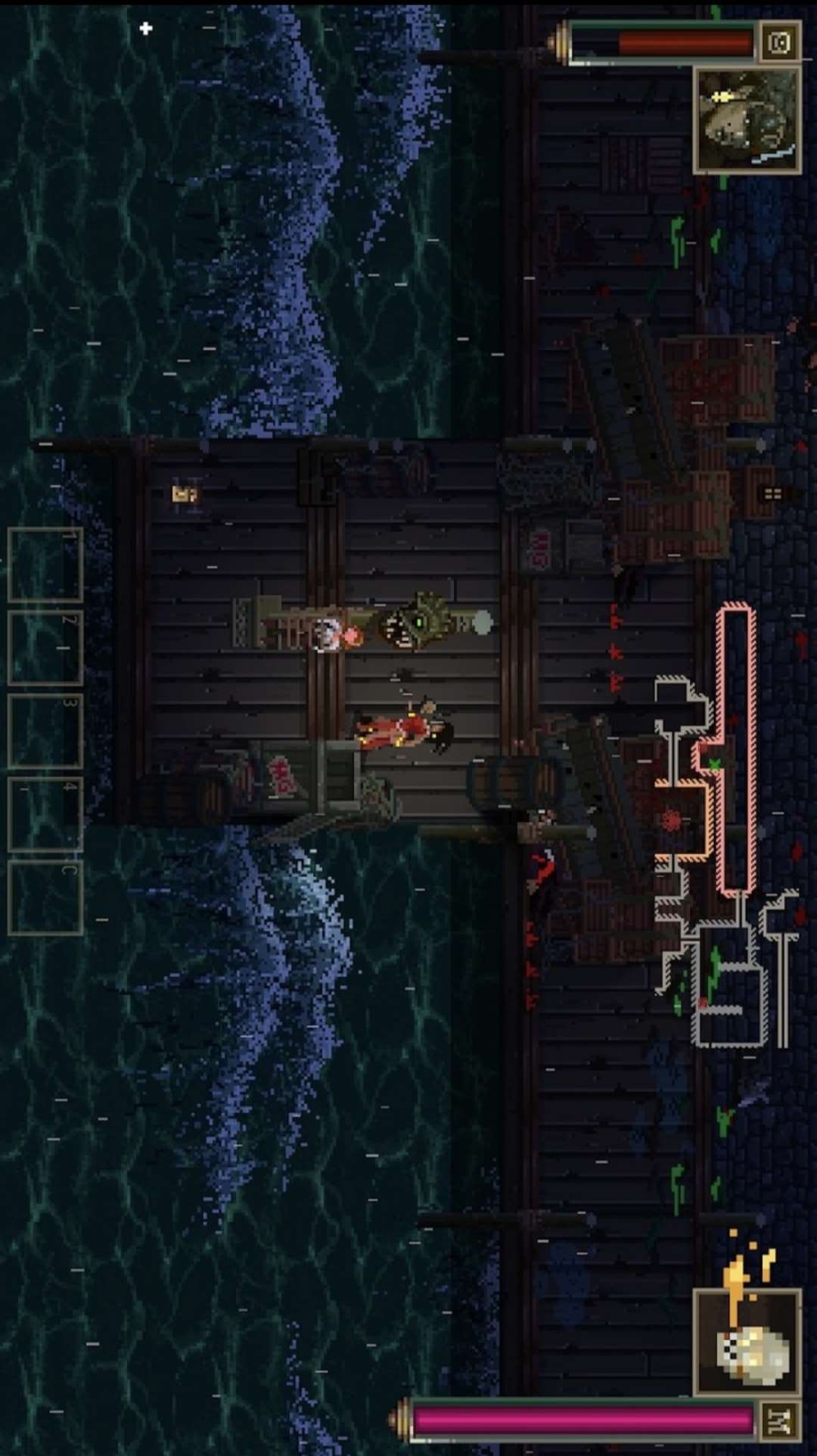Click the icon beside the pink mana bar
The height and width of the screenshot is (1456, 817).
(x=778, y=1421)
